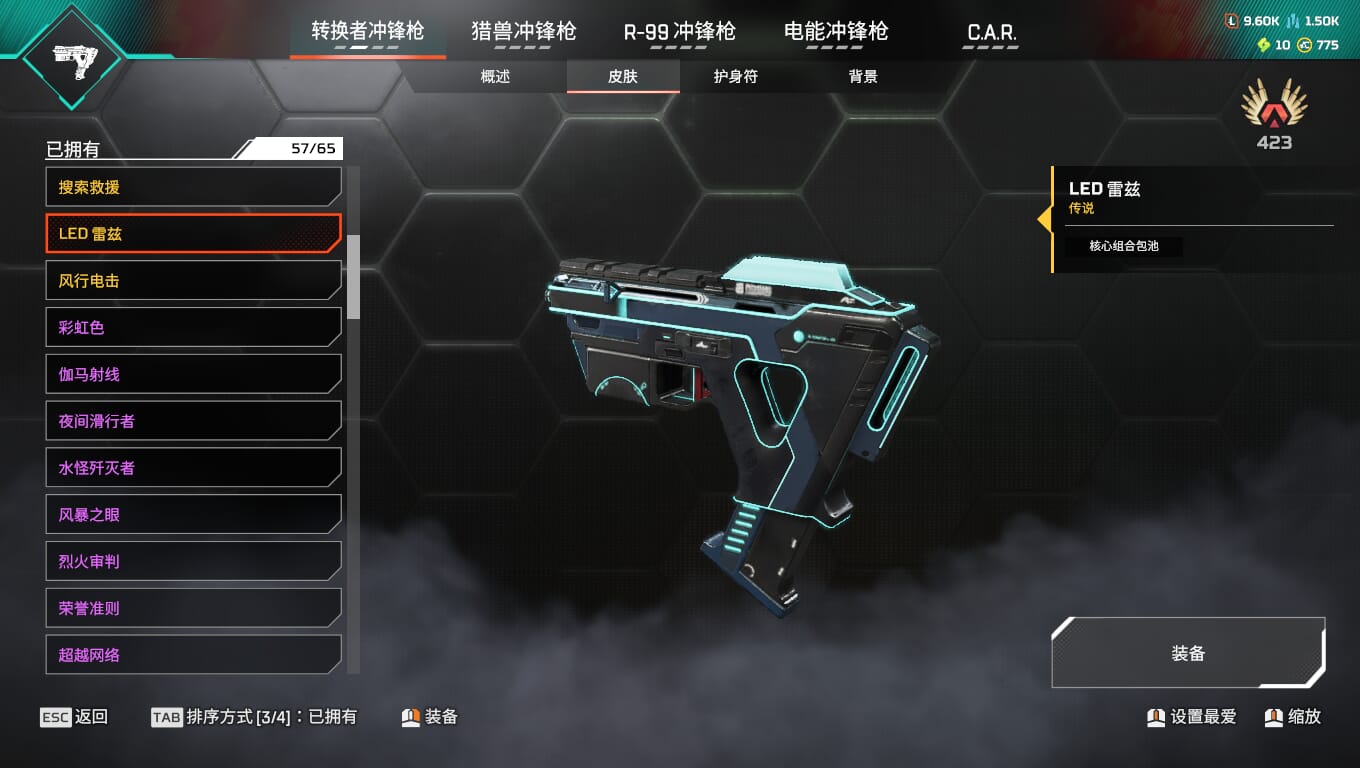Click the ESC 返回 back button
The image size is (1360, 768).
click(74, 717)
